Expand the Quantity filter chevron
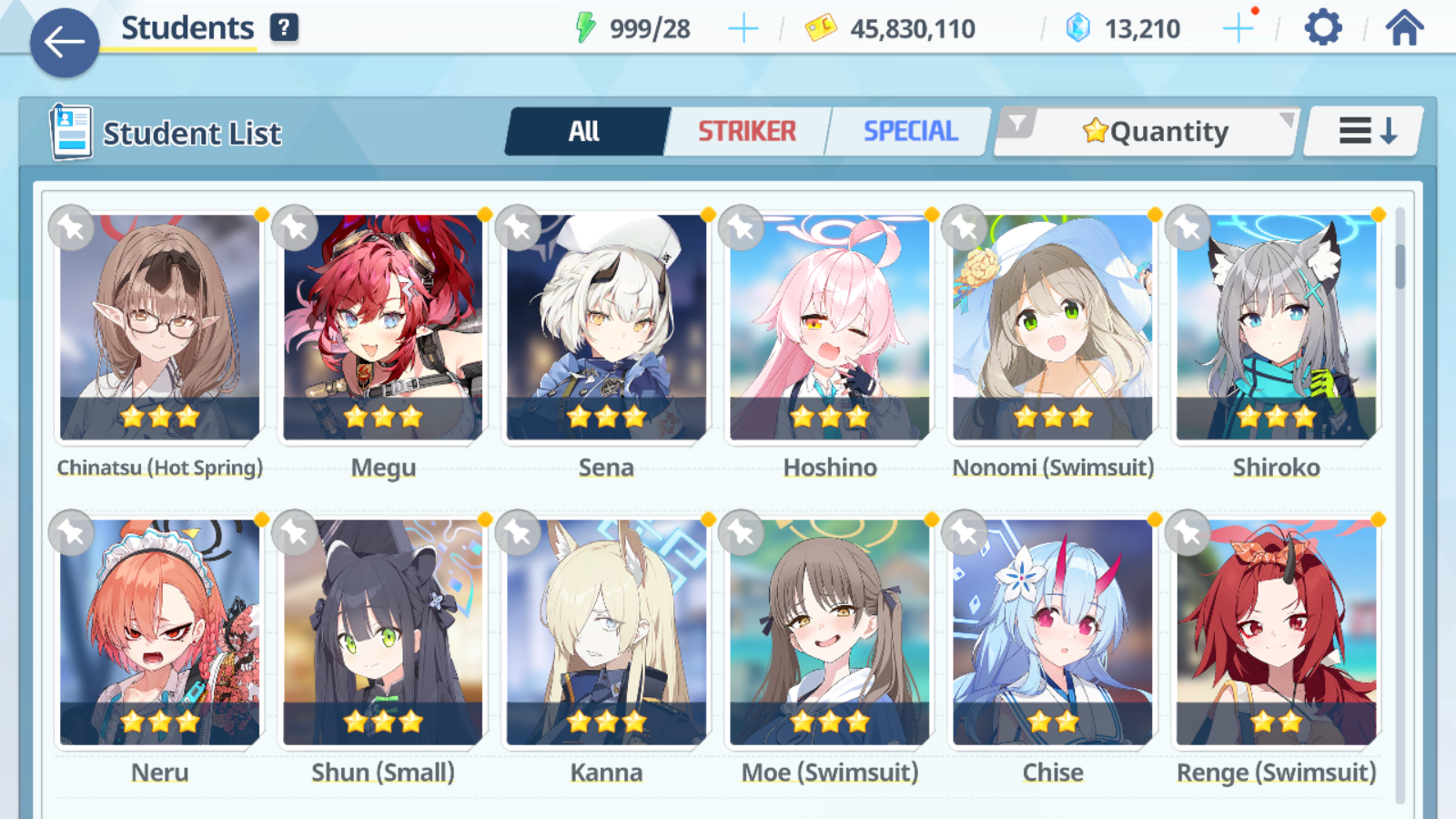 pos(1285,119)
